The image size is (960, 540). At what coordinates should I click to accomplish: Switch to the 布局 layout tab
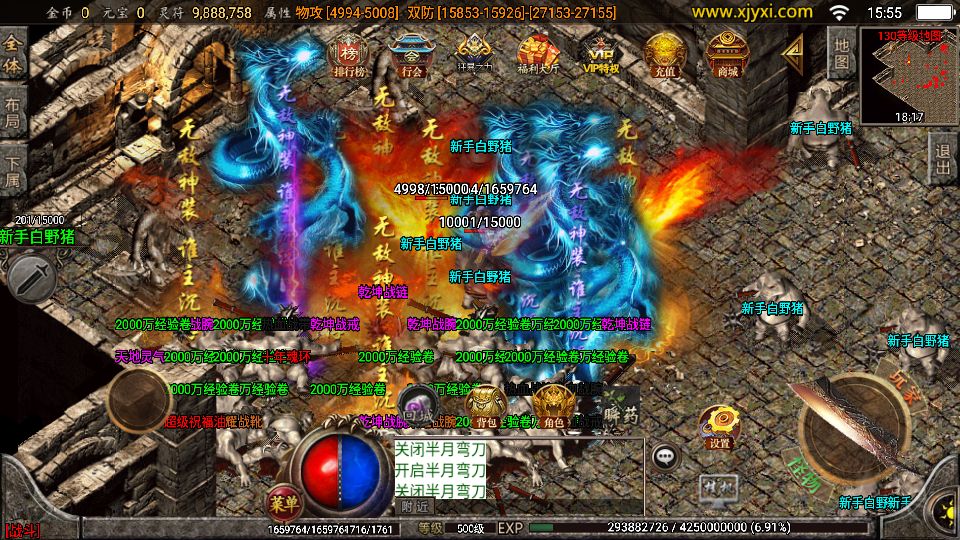pos(13,112)
